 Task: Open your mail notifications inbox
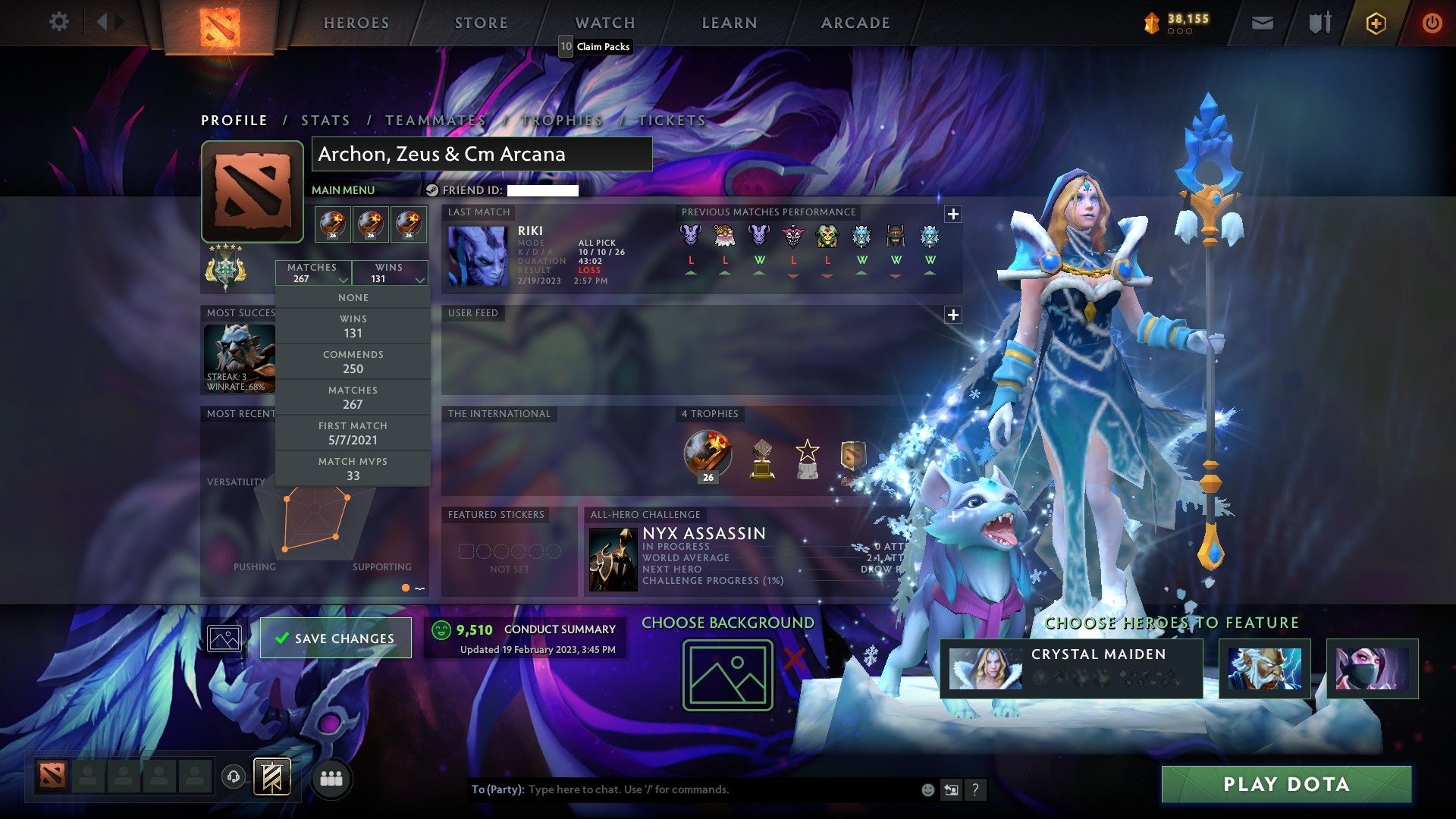click(x=1261, y=22)
